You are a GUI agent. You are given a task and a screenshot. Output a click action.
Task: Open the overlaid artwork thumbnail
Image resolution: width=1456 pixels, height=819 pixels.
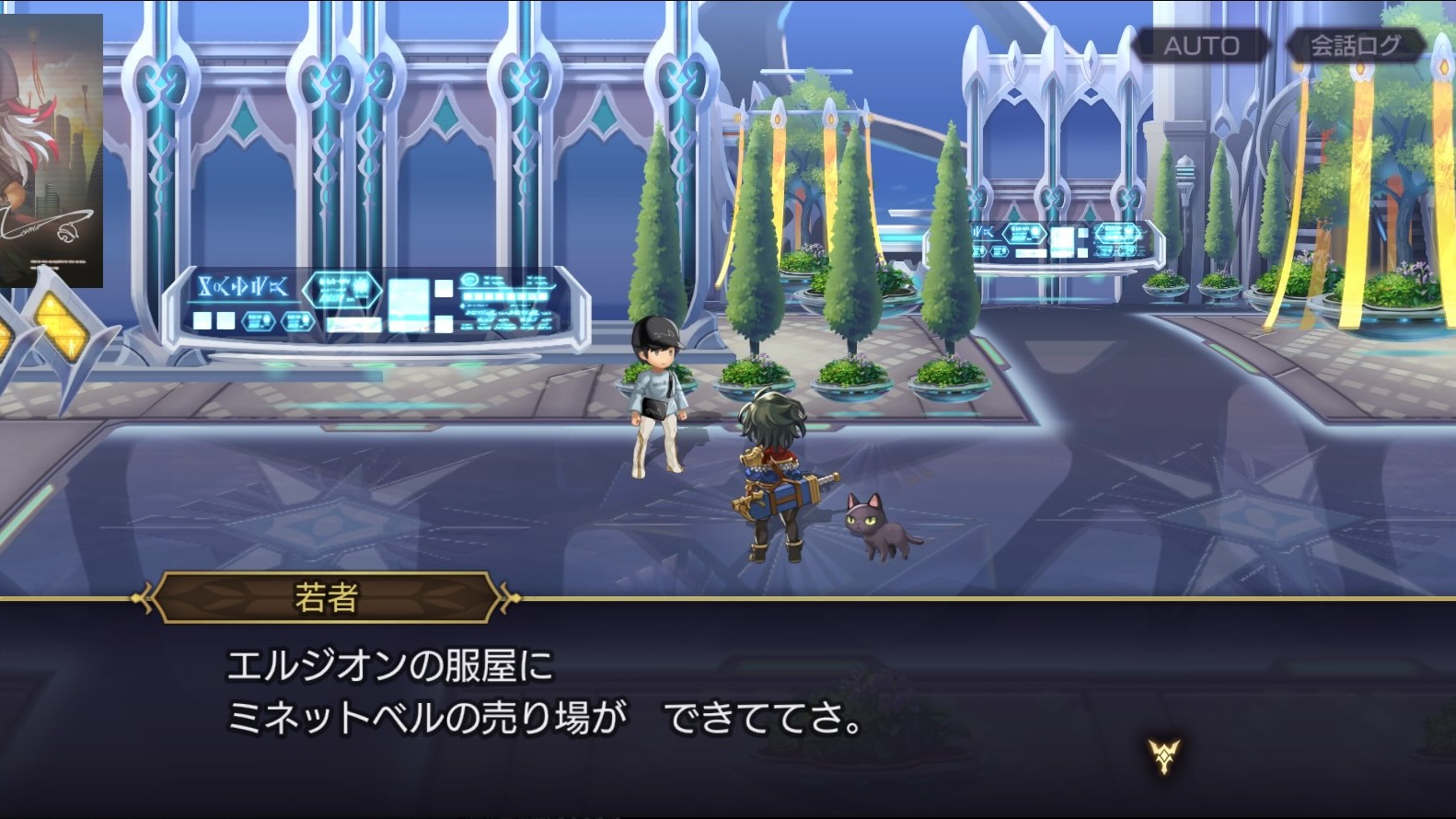[x=51, y=151]
